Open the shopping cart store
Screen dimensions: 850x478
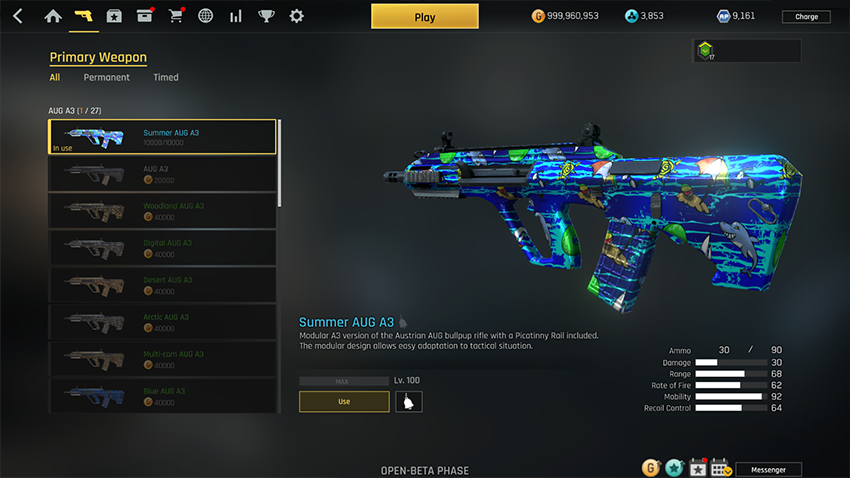pyautogui.click(x=176, y=16)
